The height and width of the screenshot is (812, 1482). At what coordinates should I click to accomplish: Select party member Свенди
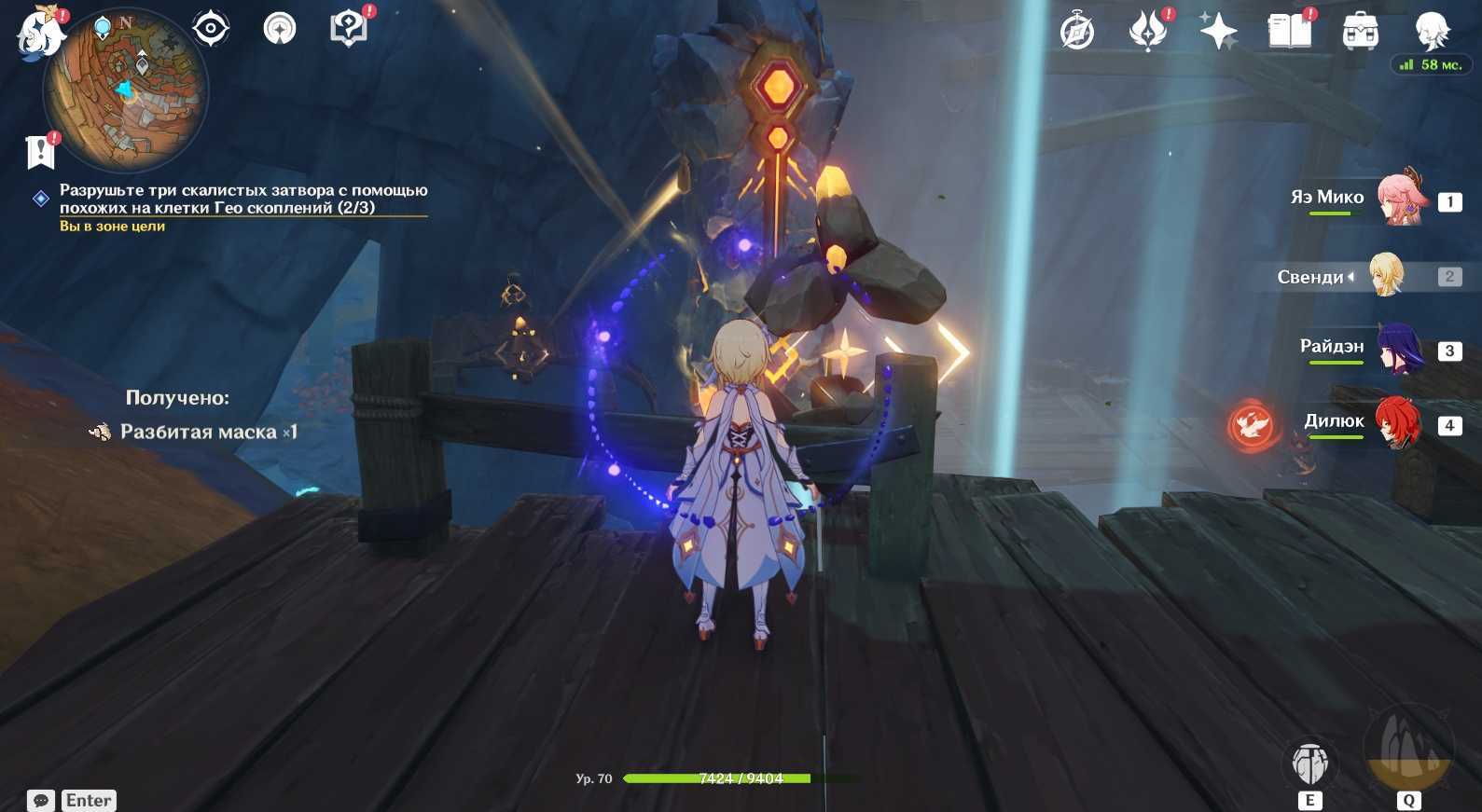[x=1387, y=275]
